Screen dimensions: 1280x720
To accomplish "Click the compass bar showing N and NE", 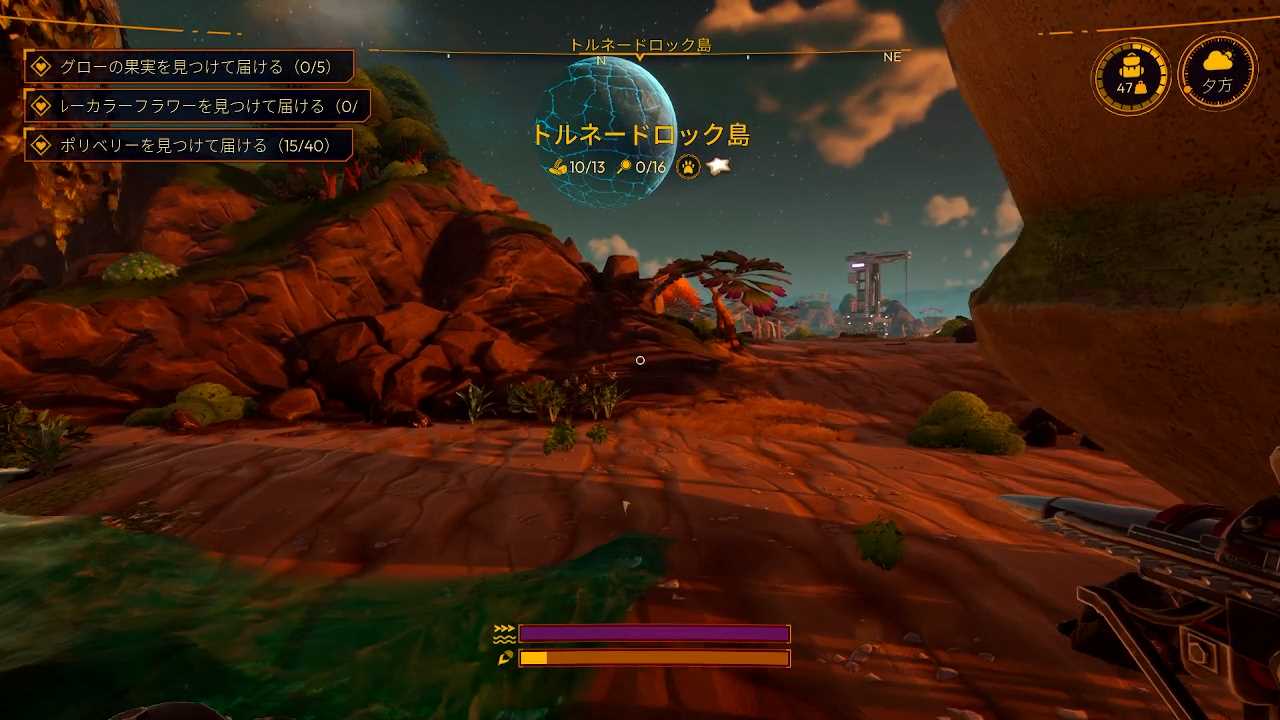I will tap(640, 55).
